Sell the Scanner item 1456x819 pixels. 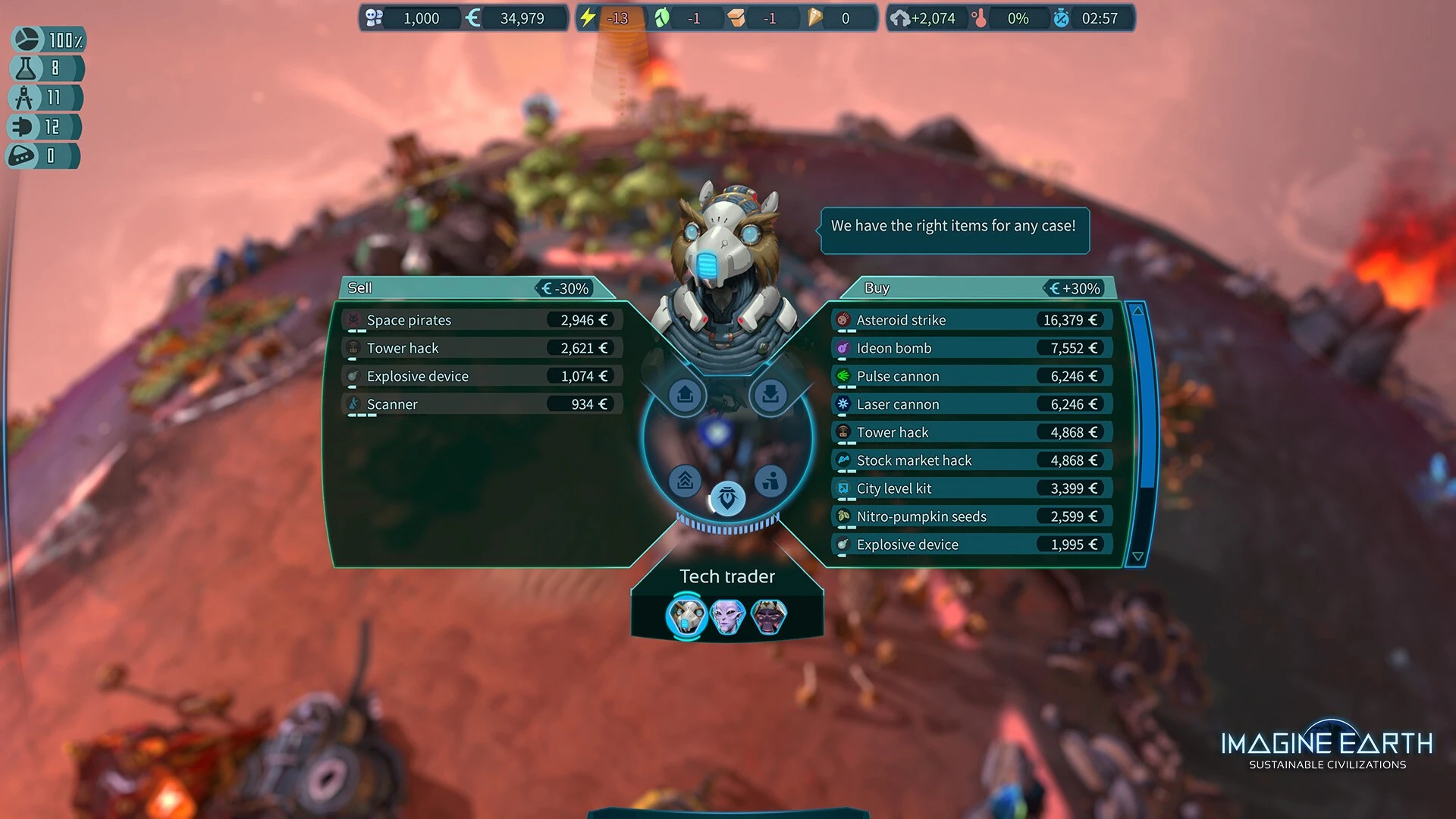(482, 404)
